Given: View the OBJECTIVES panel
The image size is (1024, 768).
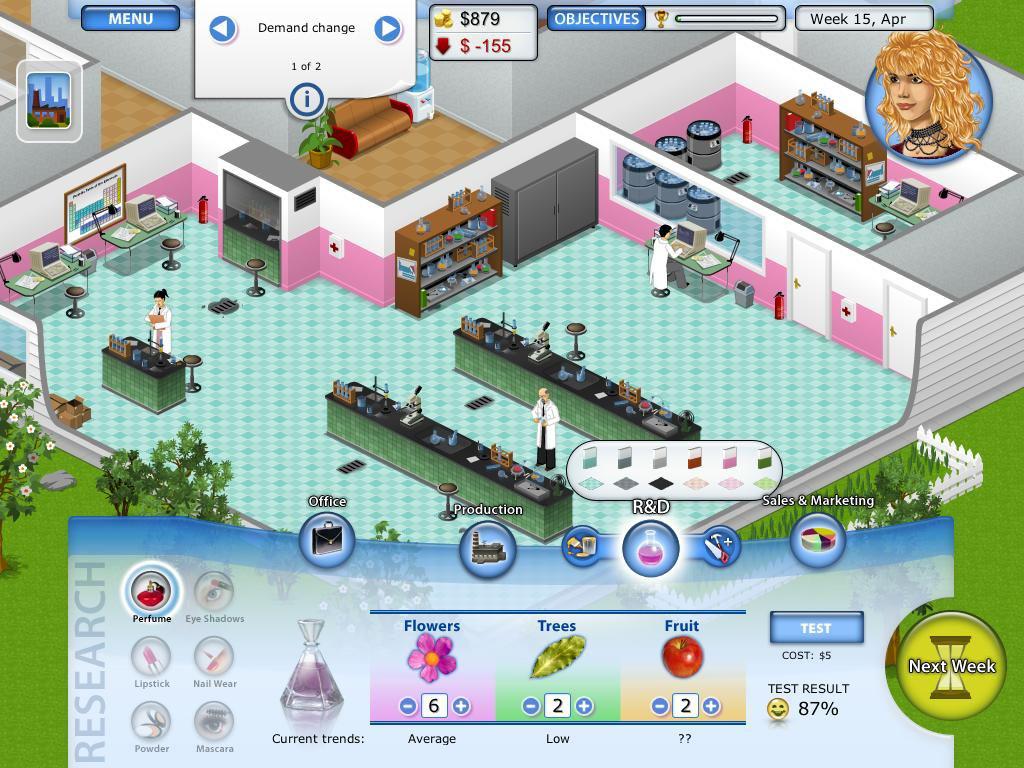Looking at the screenshot, I should (596, 18).
